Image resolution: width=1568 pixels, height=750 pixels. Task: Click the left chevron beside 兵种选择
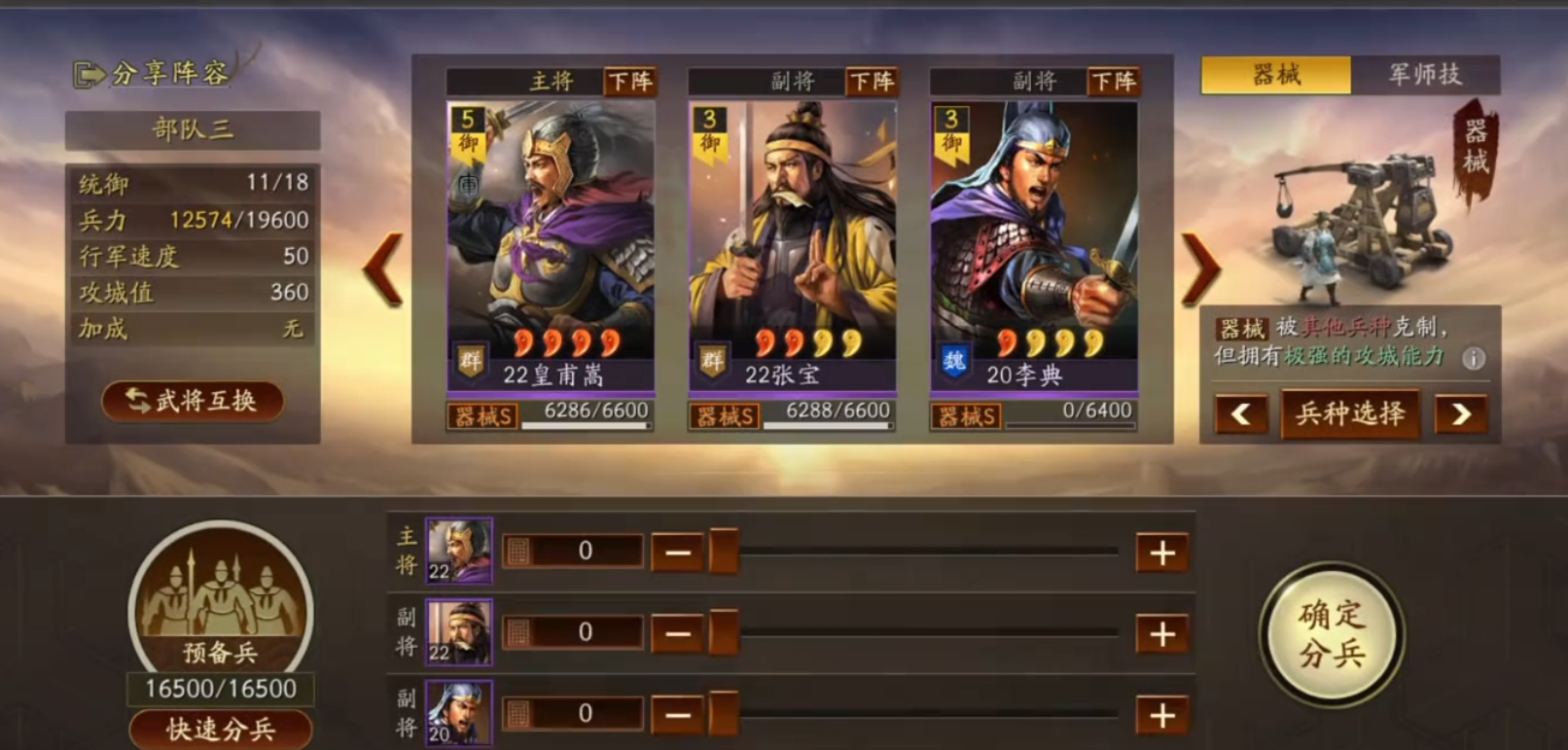[1241, 414]
